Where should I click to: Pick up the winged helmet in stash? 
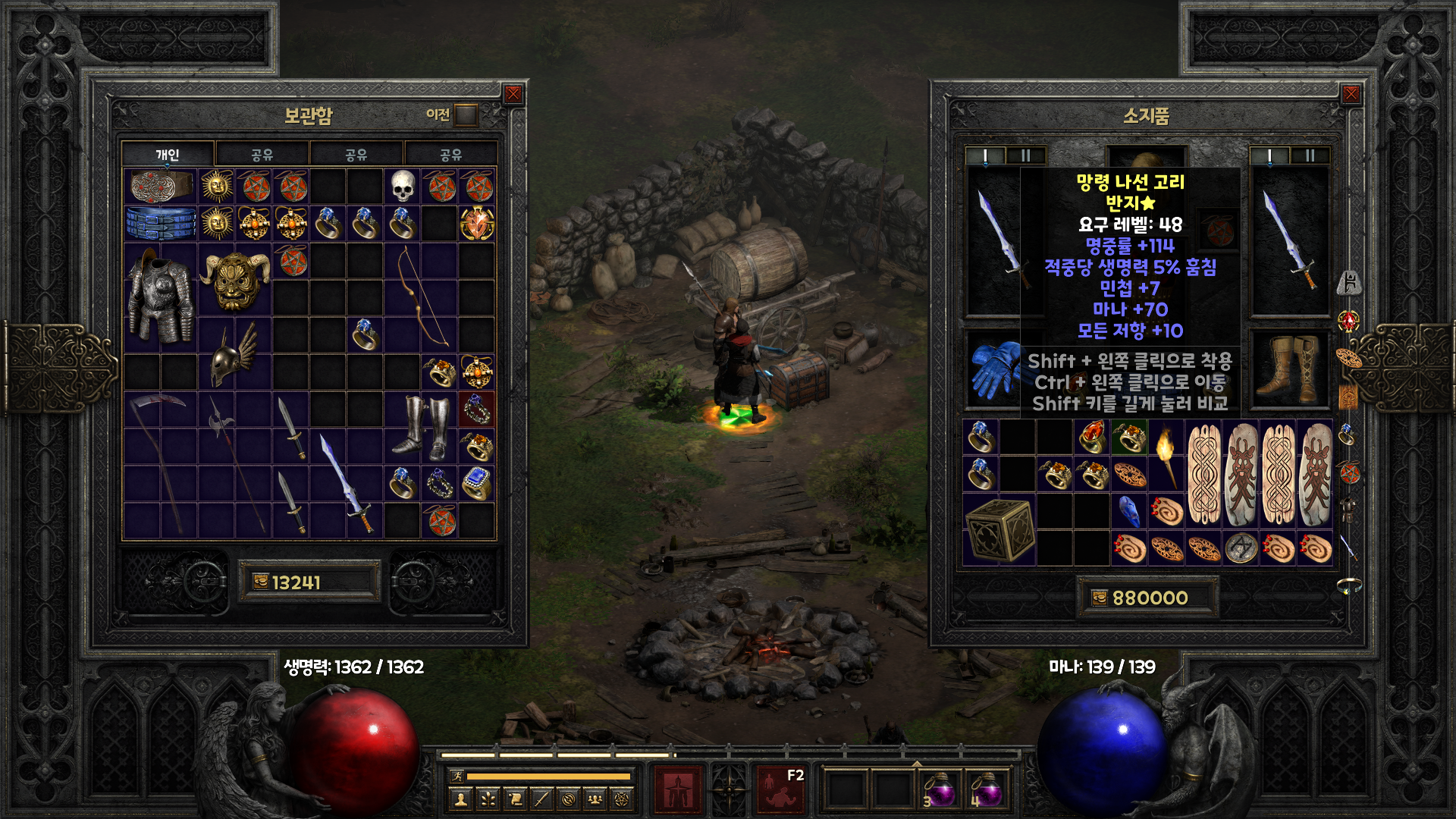click(234, 355)
